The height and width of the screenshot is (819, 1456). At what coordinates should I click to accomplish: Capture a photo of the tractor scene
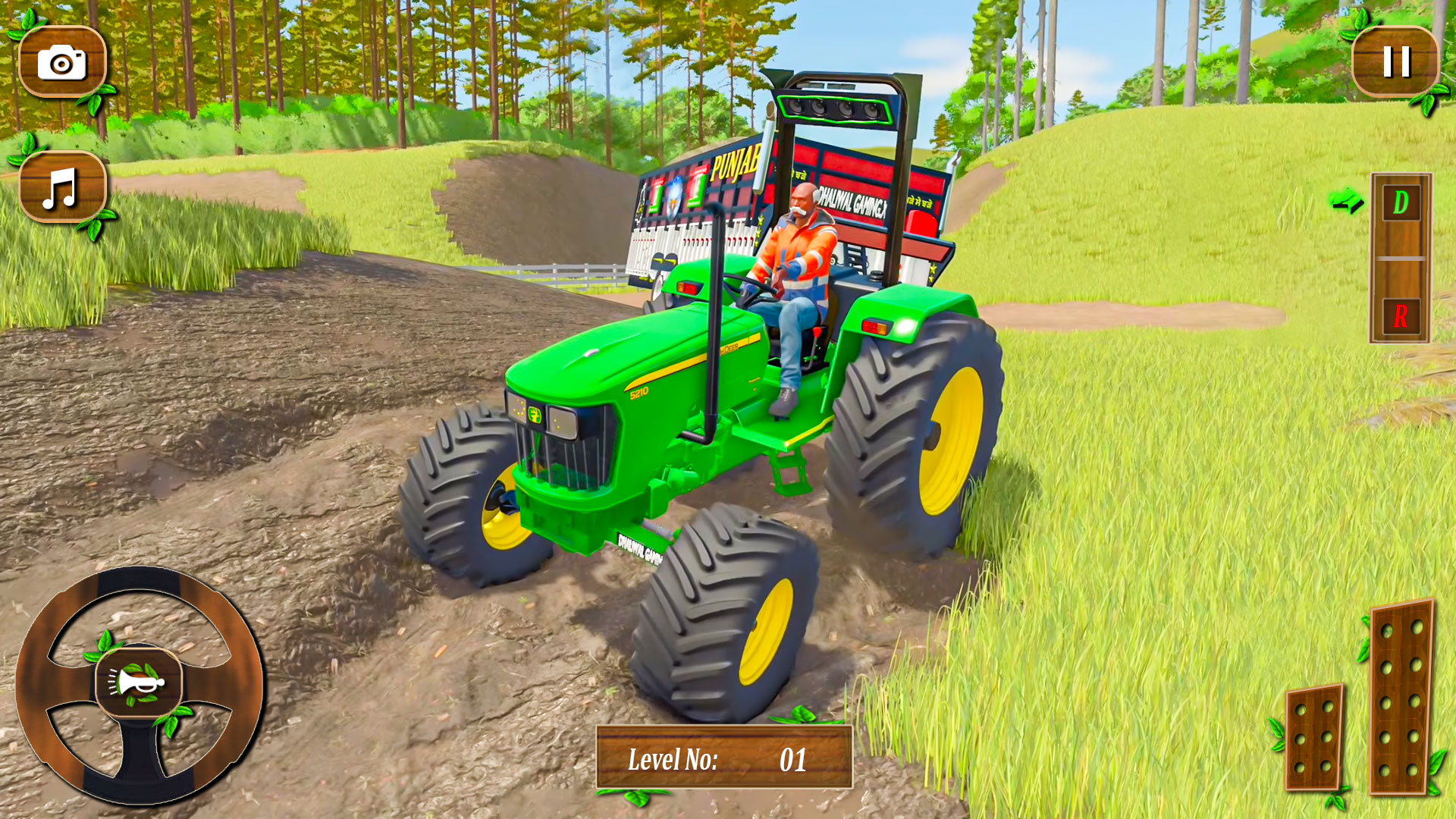[62, 62]
